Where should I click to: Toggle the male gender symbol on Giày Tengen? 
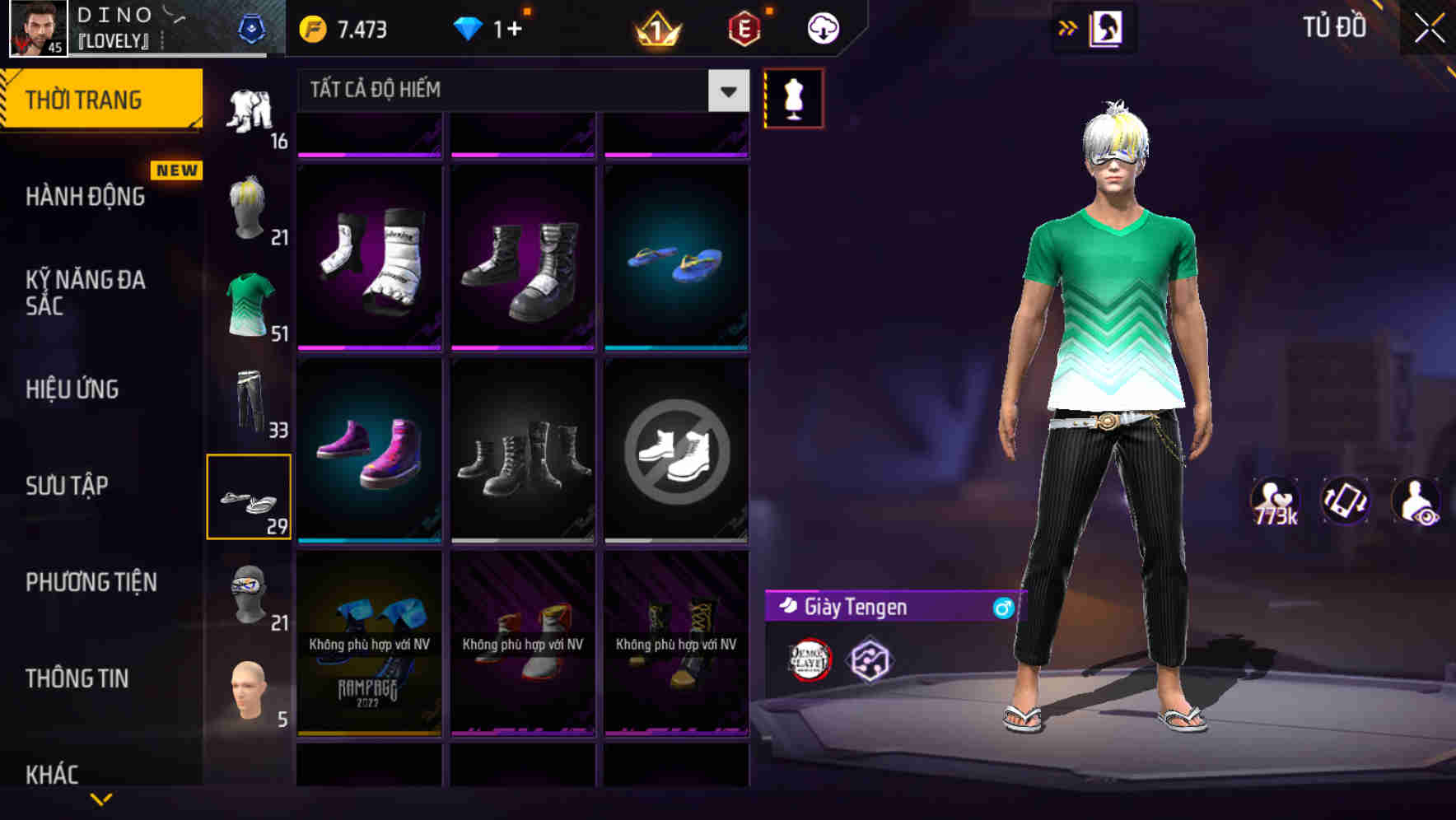(1001, 608)
